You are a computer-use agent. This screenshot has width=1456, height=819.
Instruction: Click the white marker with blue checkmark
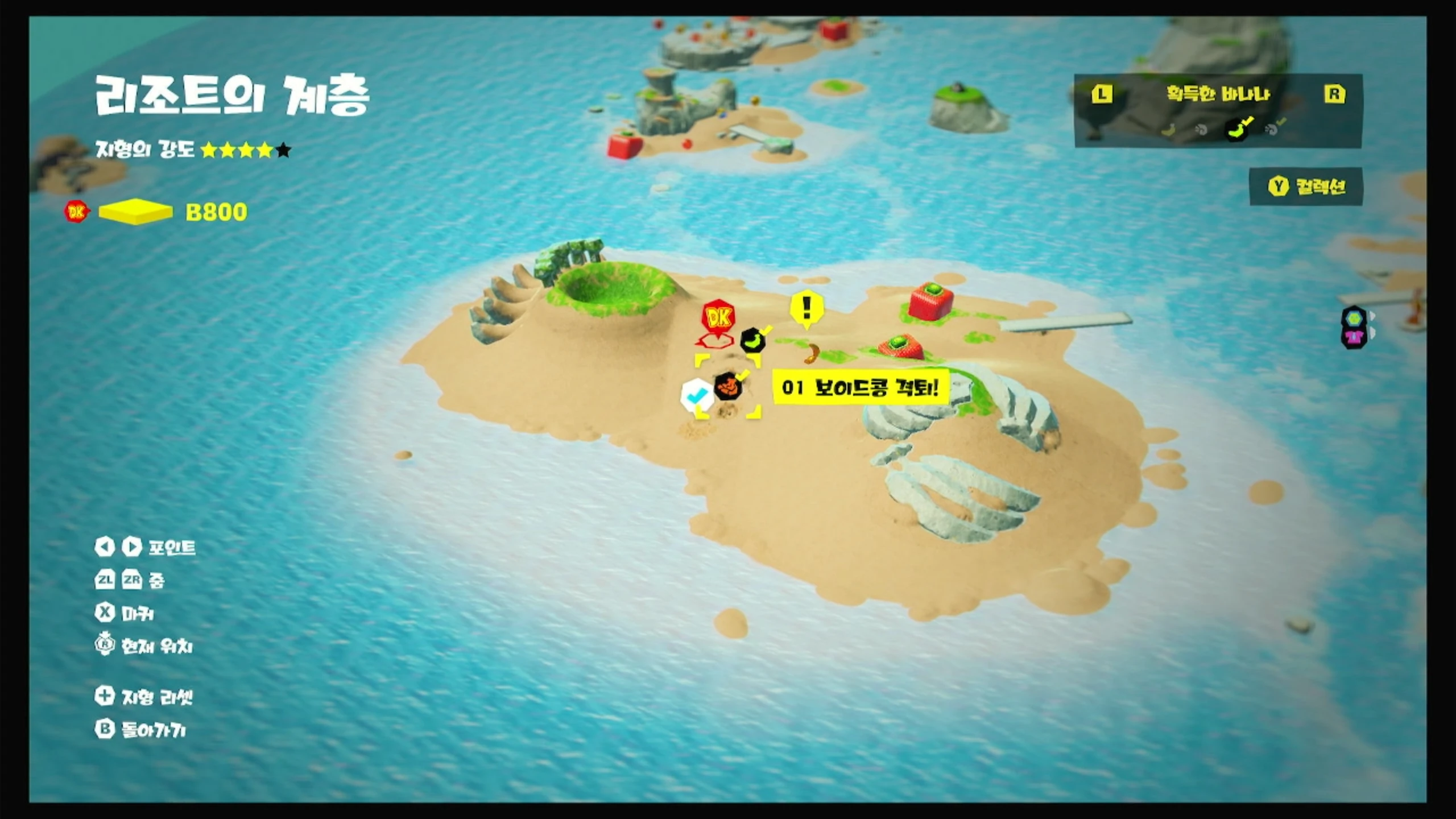click(x=696, y=394)
